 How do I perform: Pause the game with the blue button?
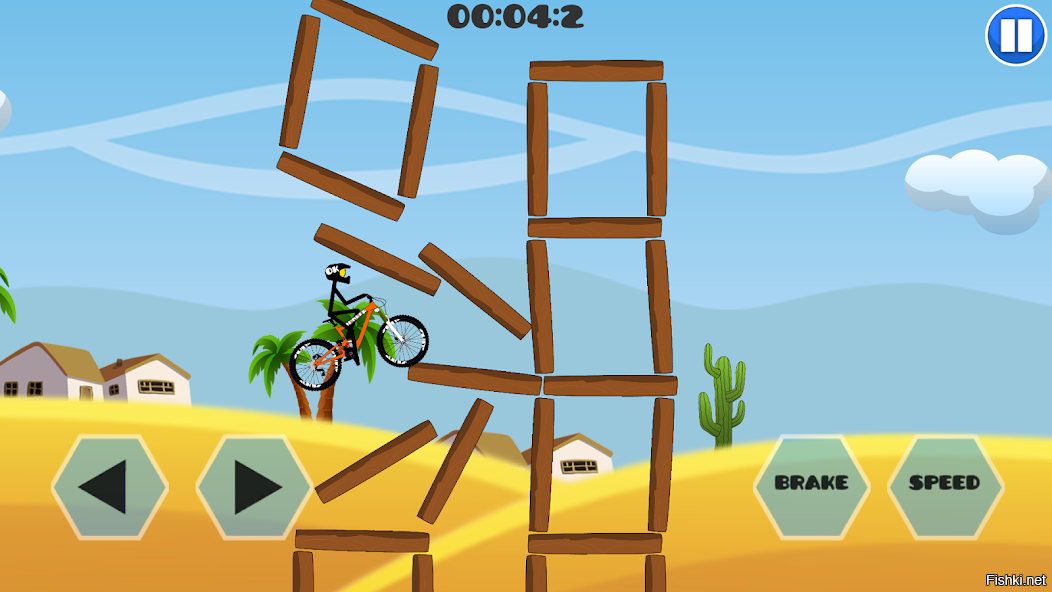[1016, 35]
